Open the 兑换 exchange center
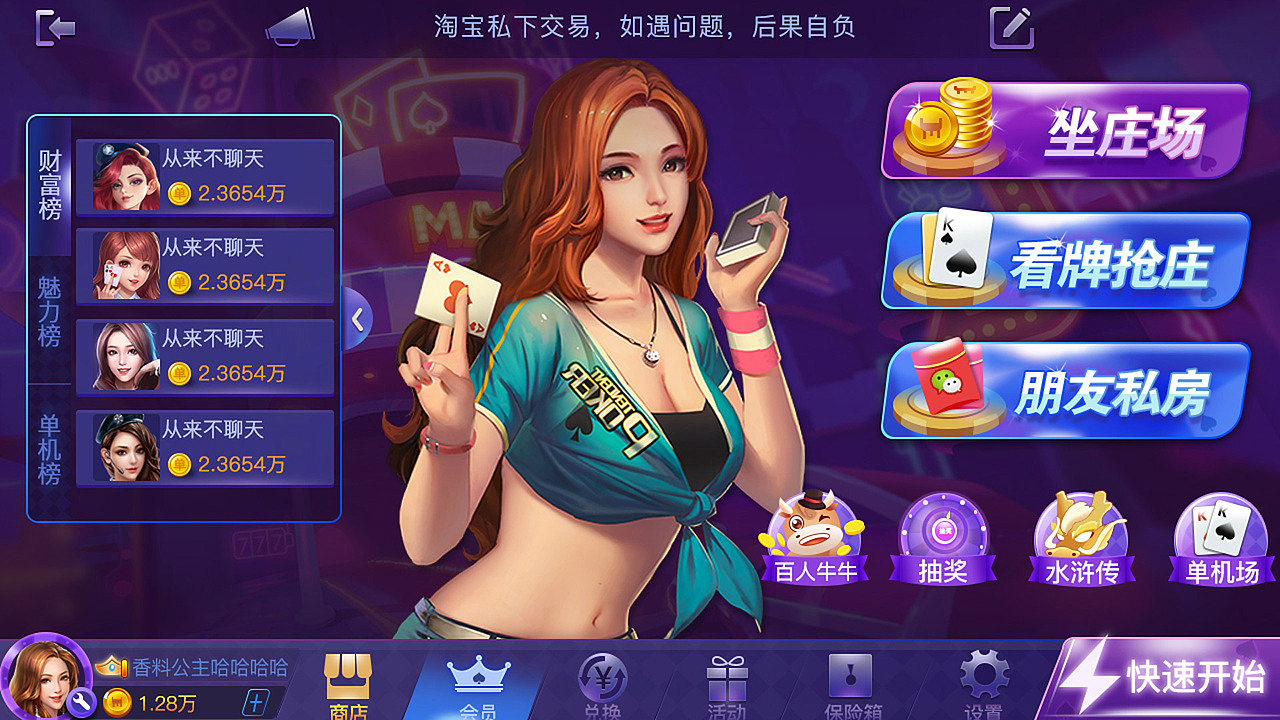The height and width of the screenshot is (720, 1280). click(605, 685)
